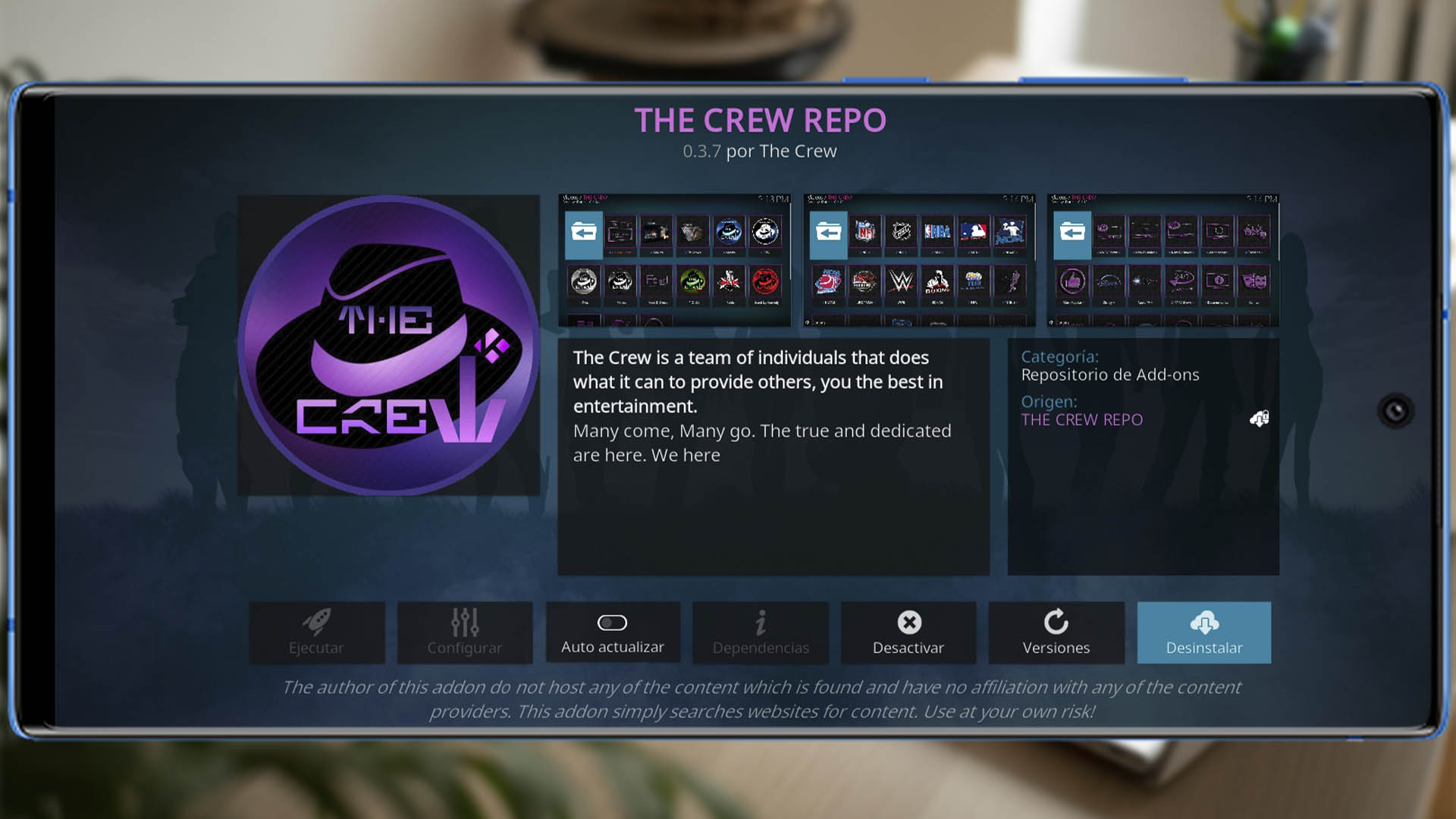Open the Dependencias list
This screenshot has width=1456, height=819.
(761, 633)
